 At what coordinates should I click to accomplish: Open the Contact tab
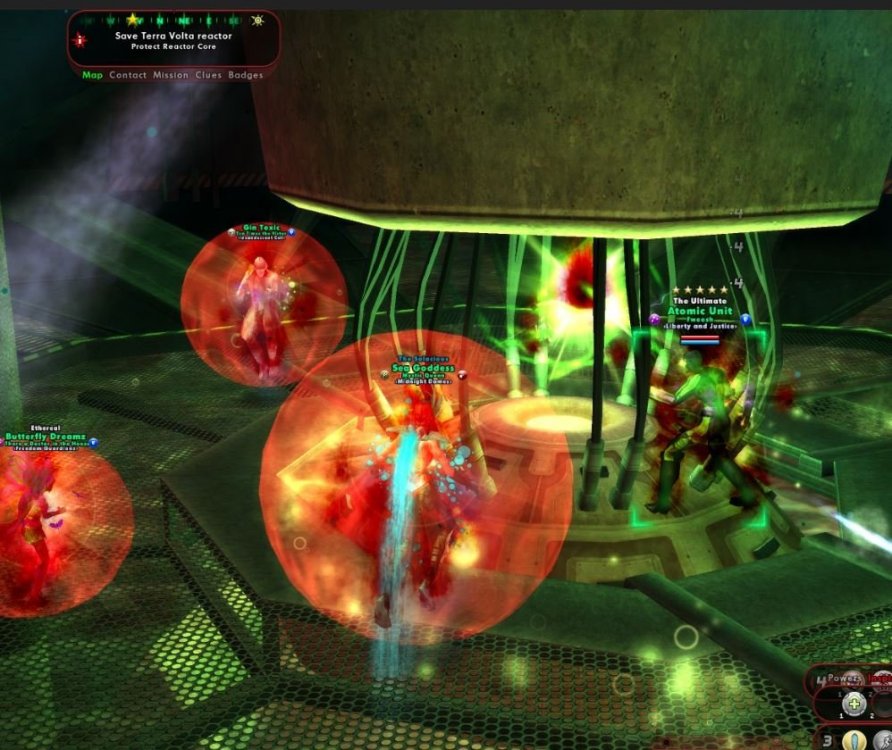(128, 75)
